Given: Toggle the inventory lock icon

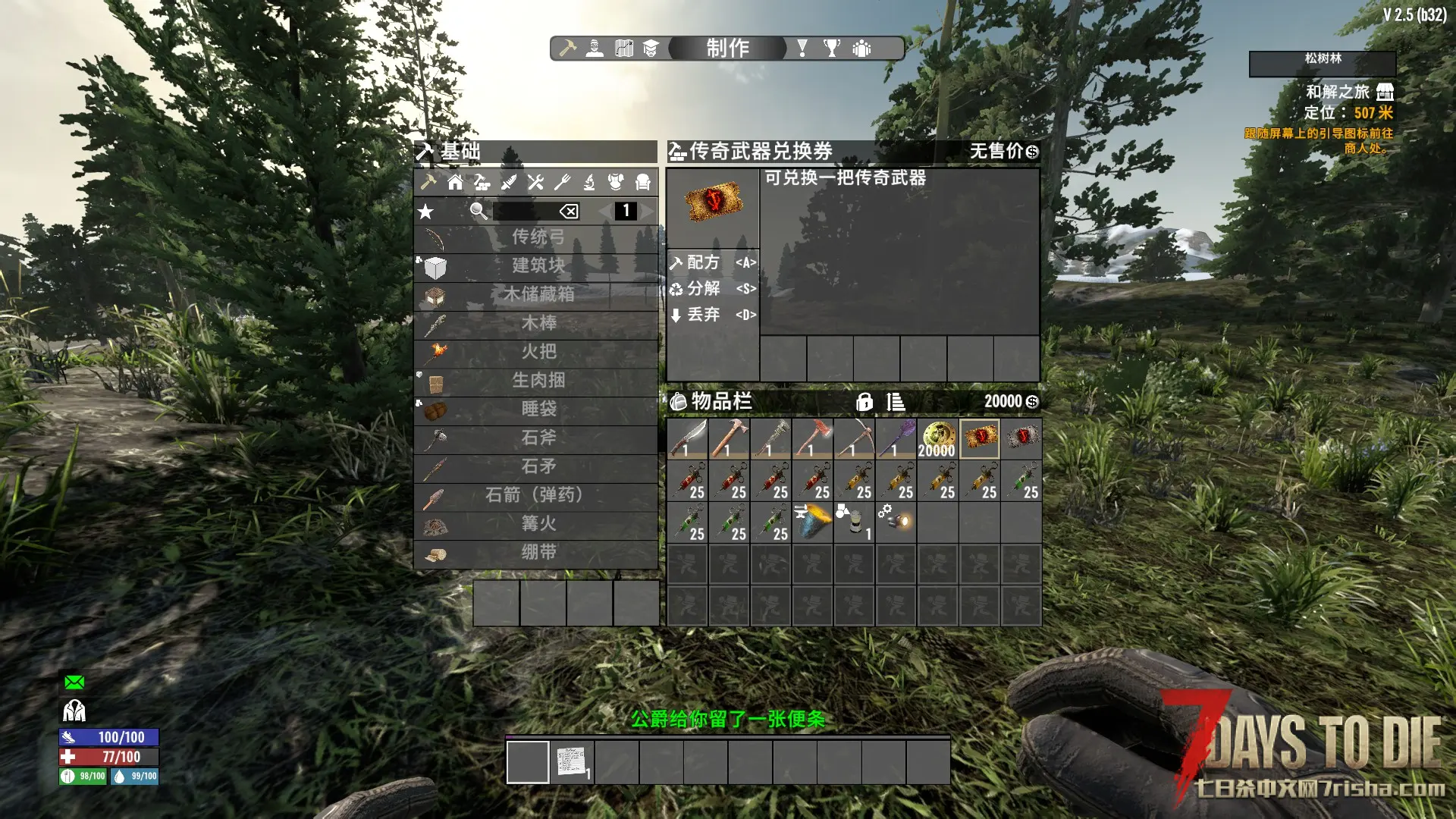Looking at the screenshot, I should click(864, 402).
